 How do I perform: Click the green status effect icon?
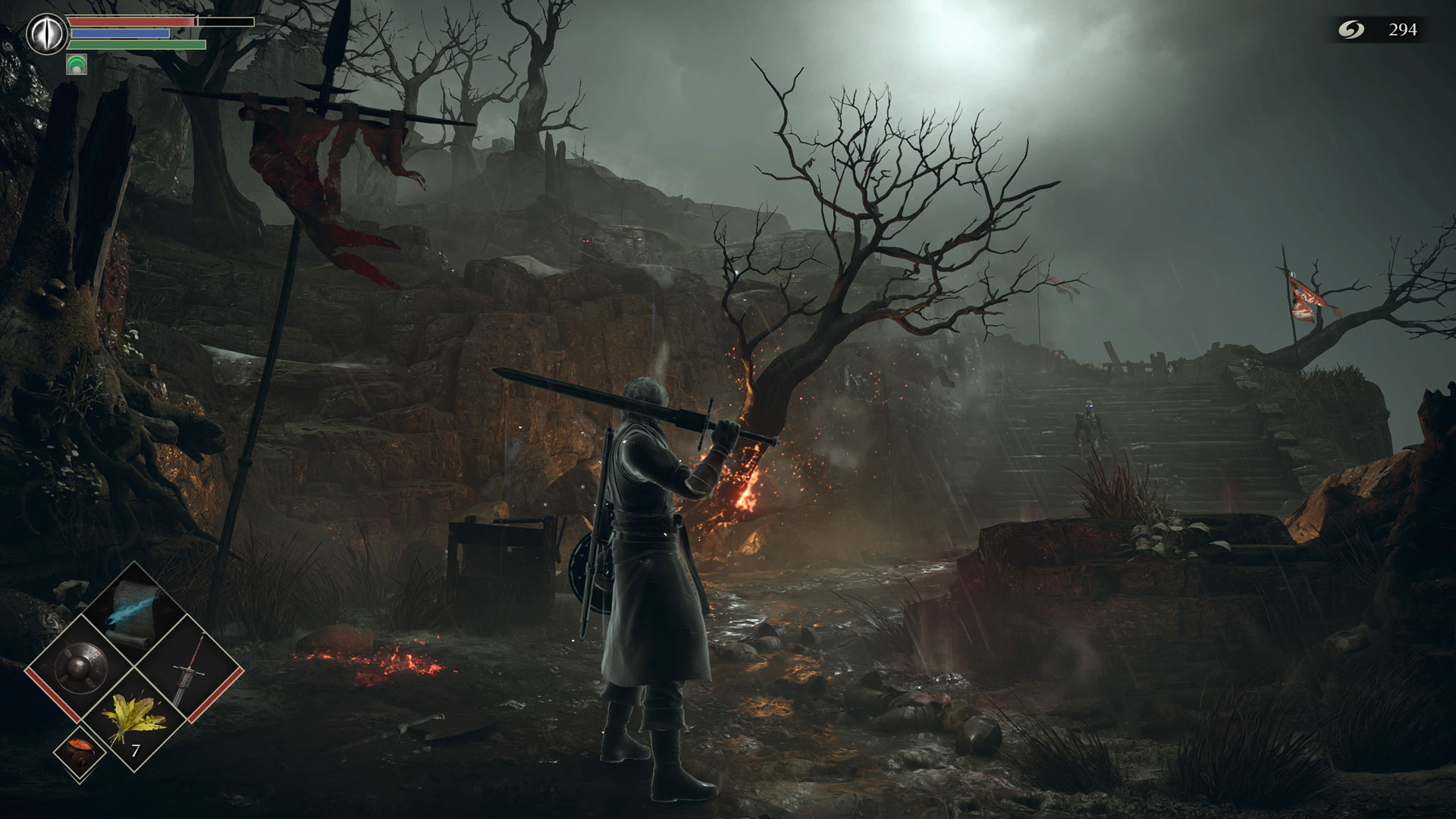point(77,64)
